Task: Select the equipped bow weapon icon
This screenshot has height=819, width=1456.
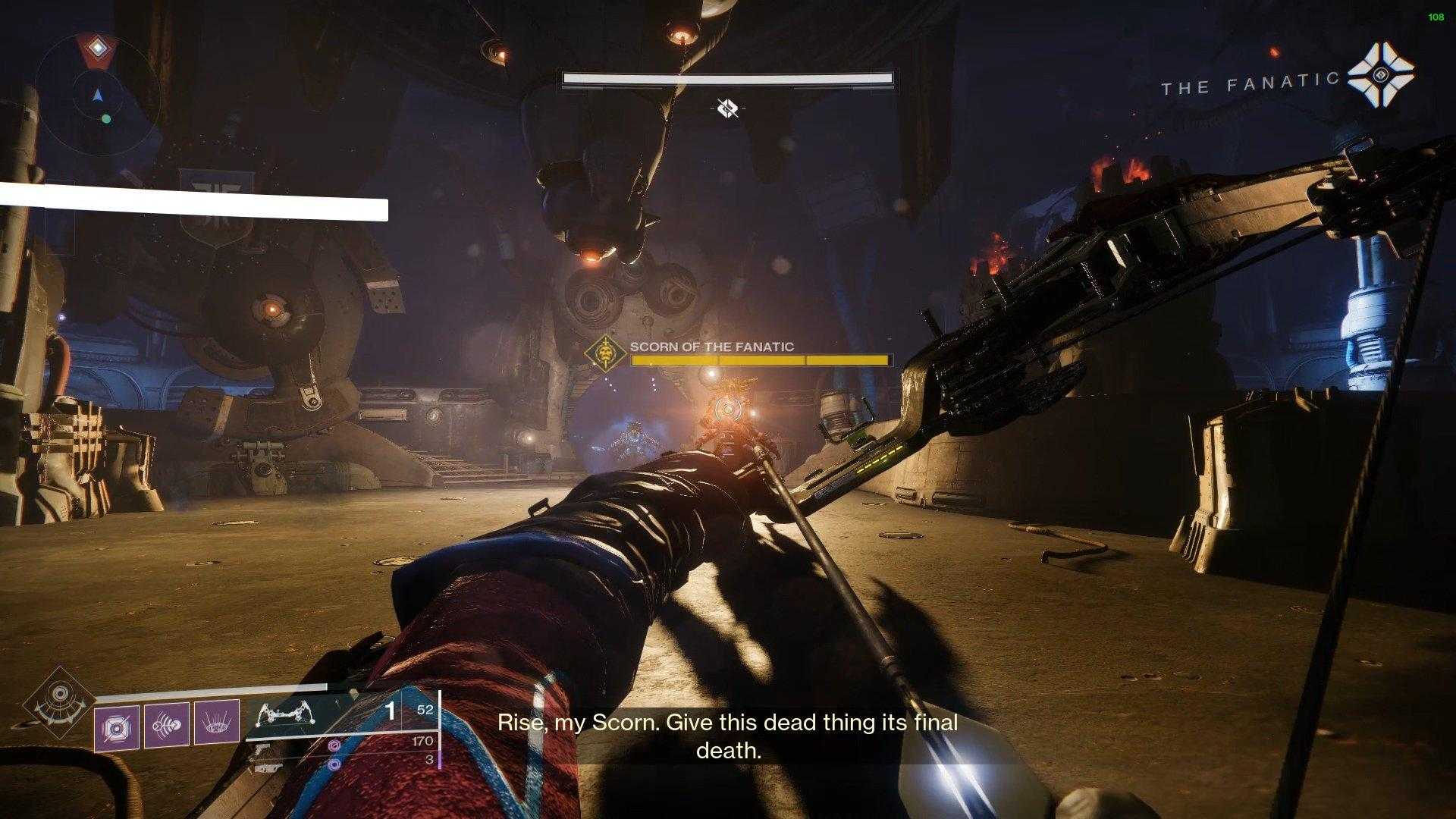Action: (x=287, y=715)
